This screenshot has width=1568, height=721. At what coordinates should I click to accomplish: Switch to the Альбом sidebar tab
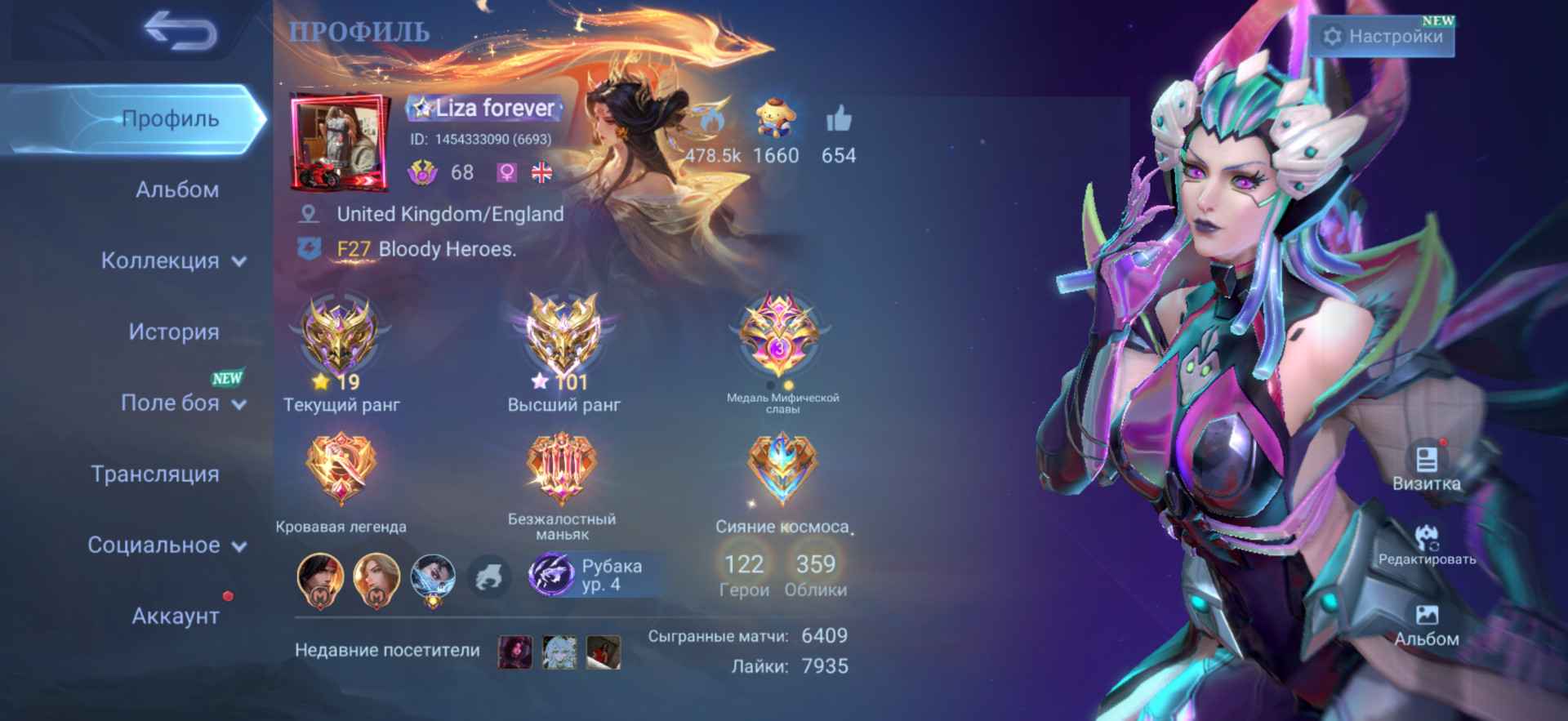tap(176, 189)
